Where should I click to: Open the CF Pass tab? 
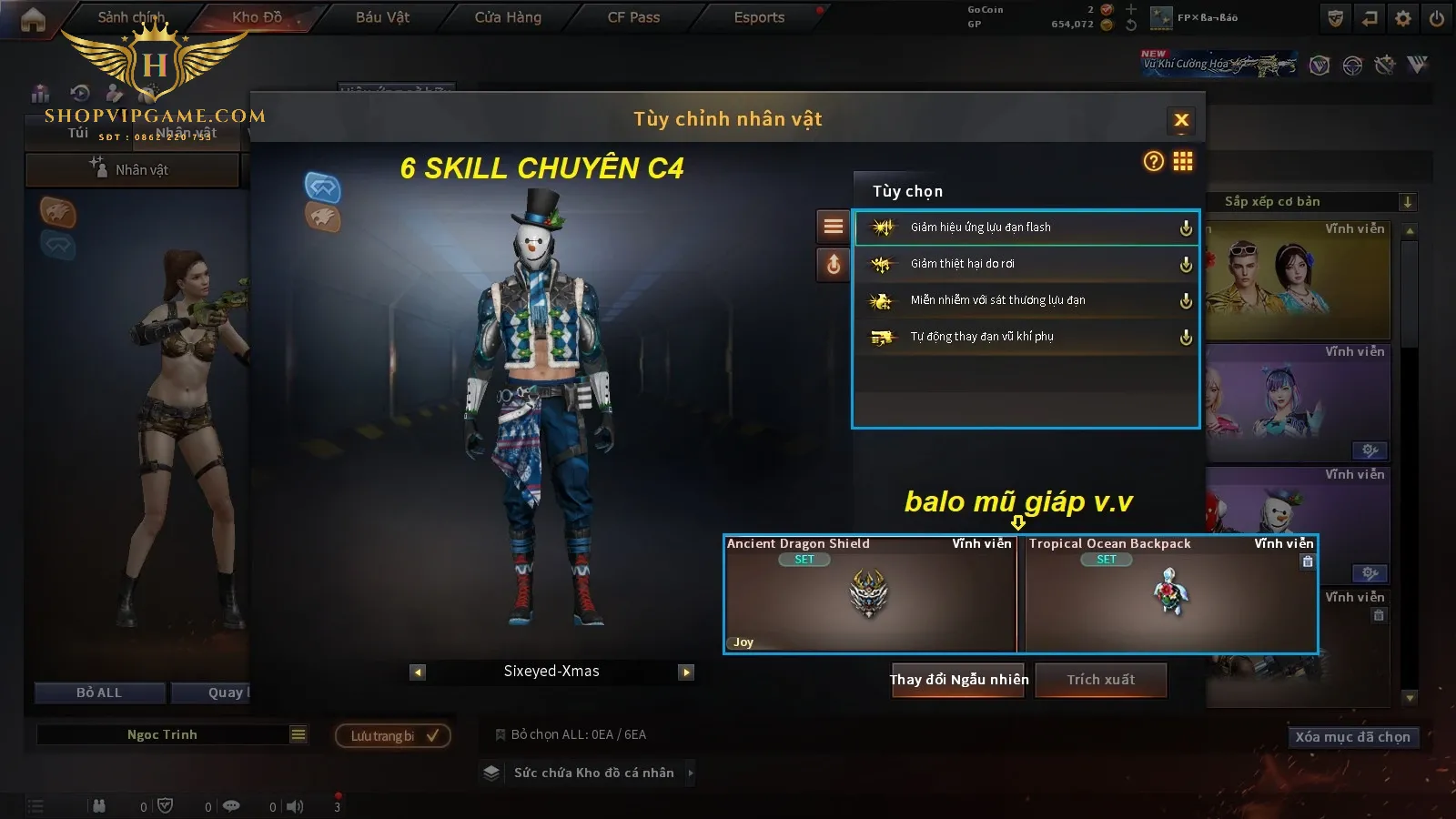click(633, 17)
